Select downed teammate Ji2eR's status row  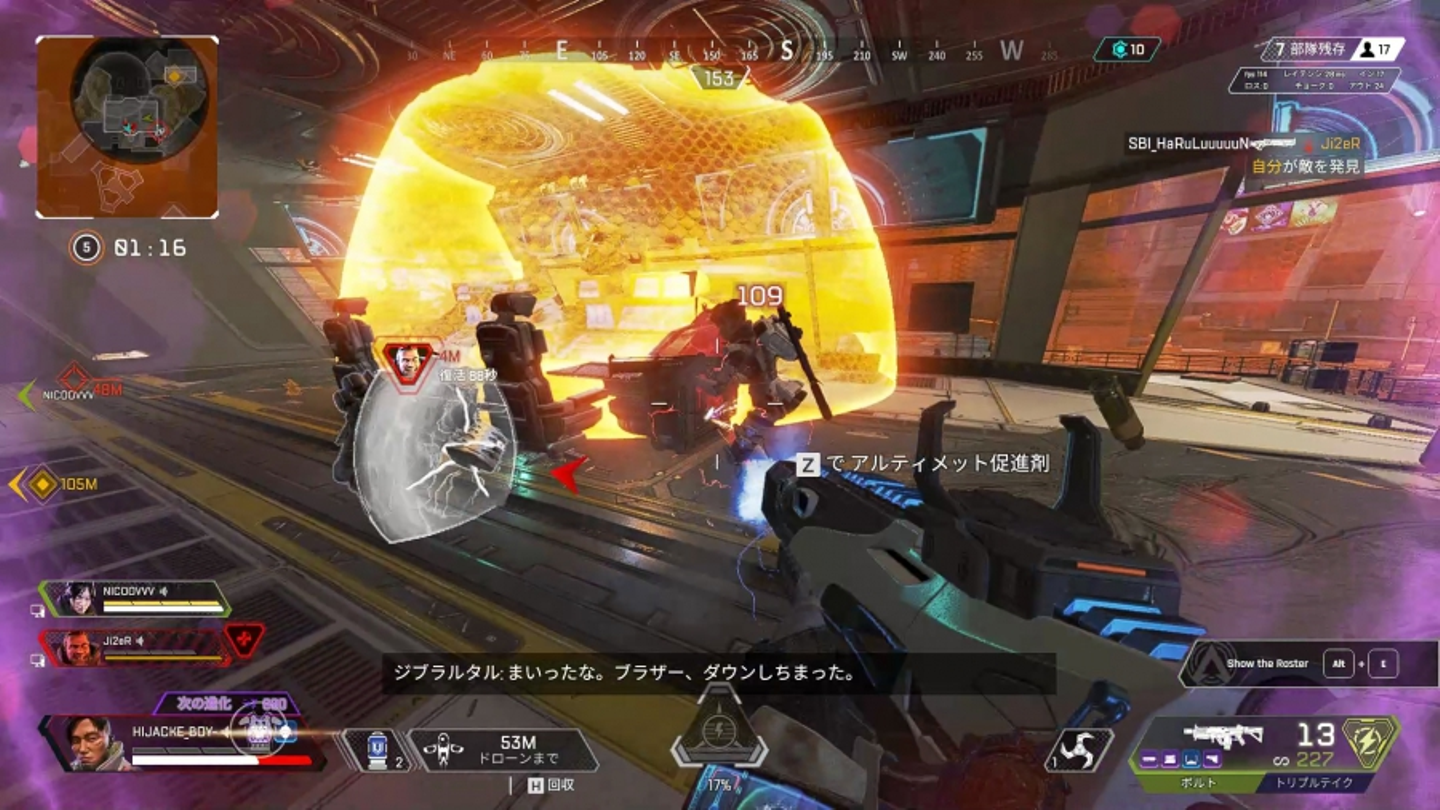(x=135, y=646)
